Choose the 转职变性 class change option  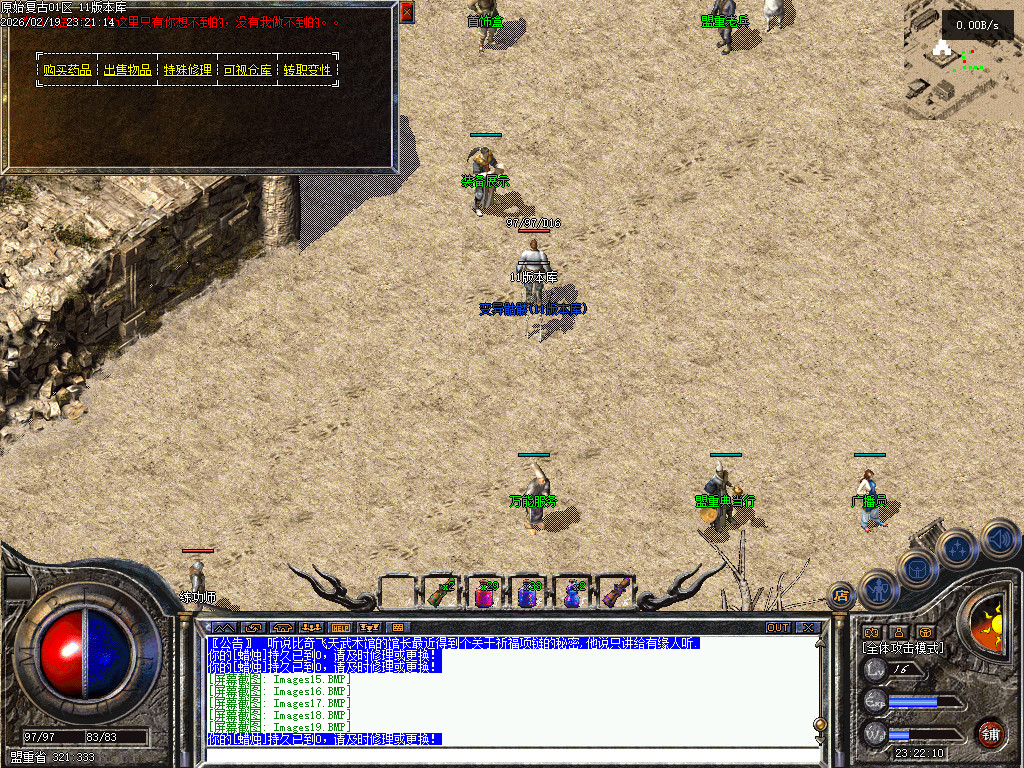click(307, 70)
